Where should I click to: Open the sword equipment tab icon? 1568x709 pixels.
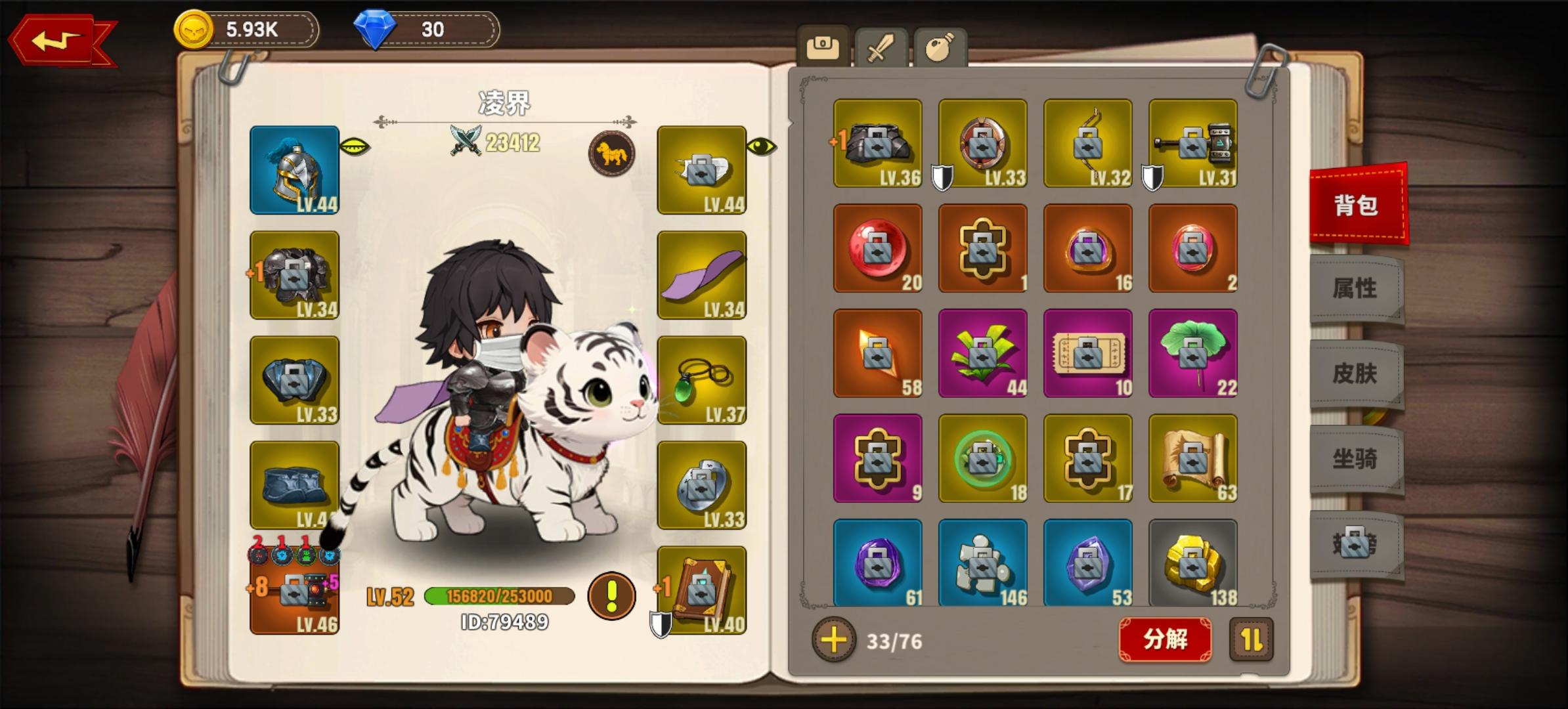879,45
